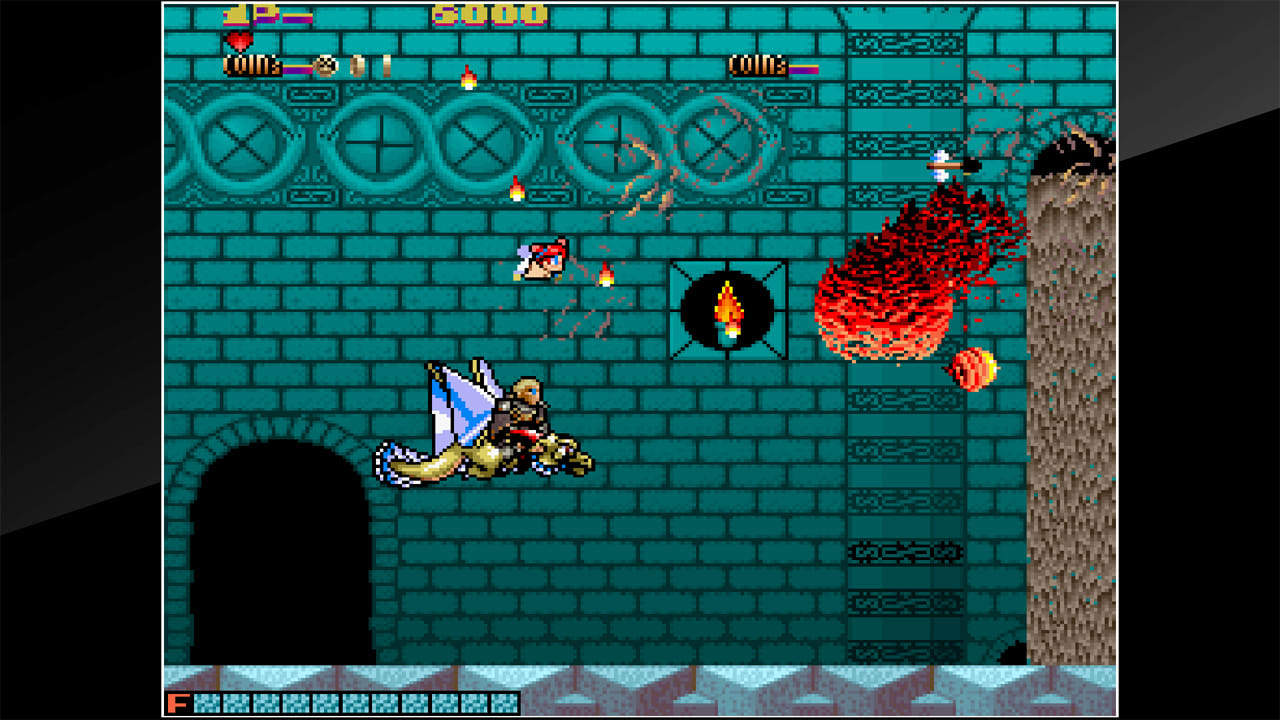The image size is (1280, 720).
Task: Click the rainbow bar beside the 1P label
Action: (x=297, y=17)
